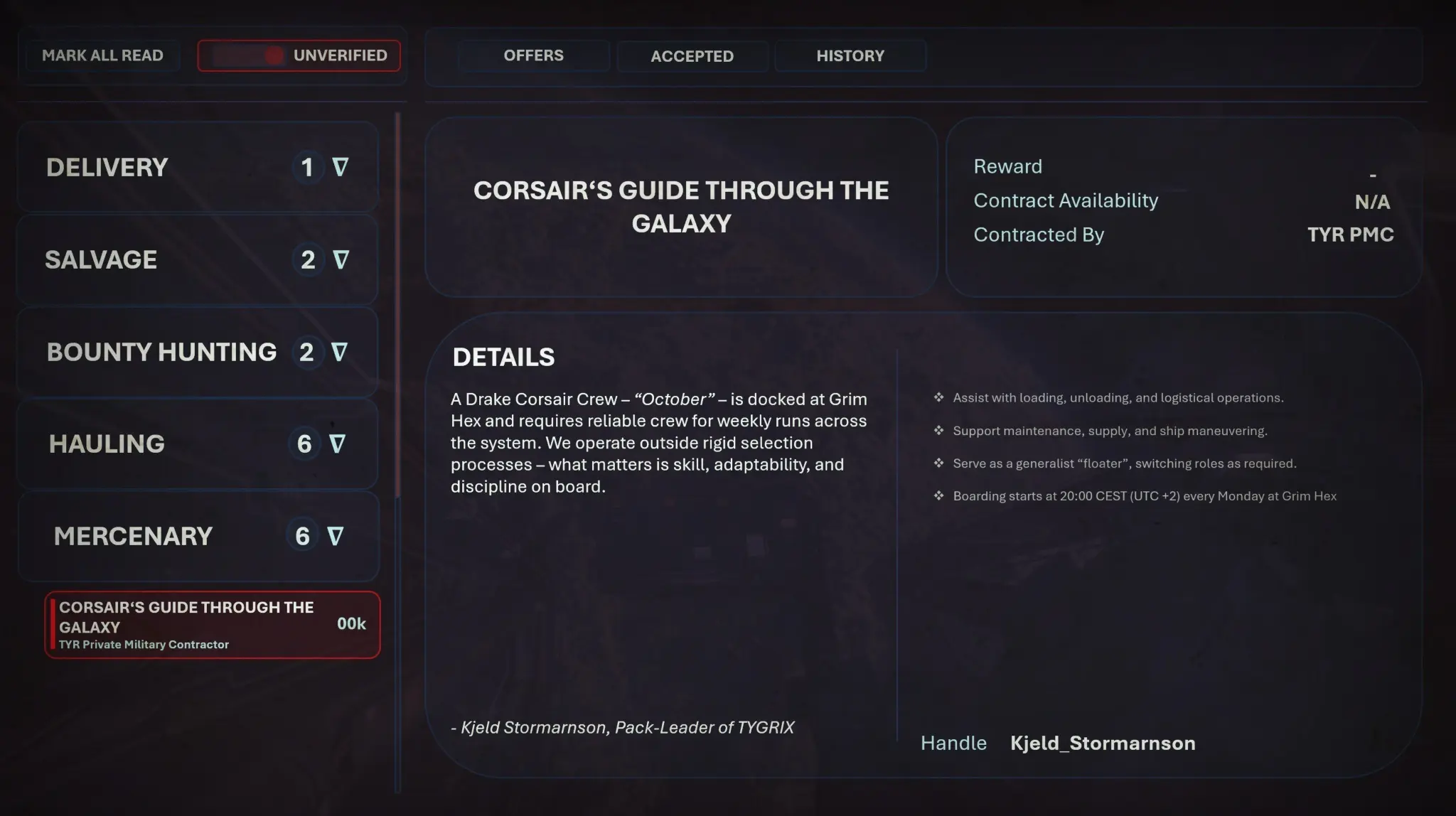The image size is (1456, 816).
Task: Click the Mark All Read button
Action: click(x=102, y=55)
